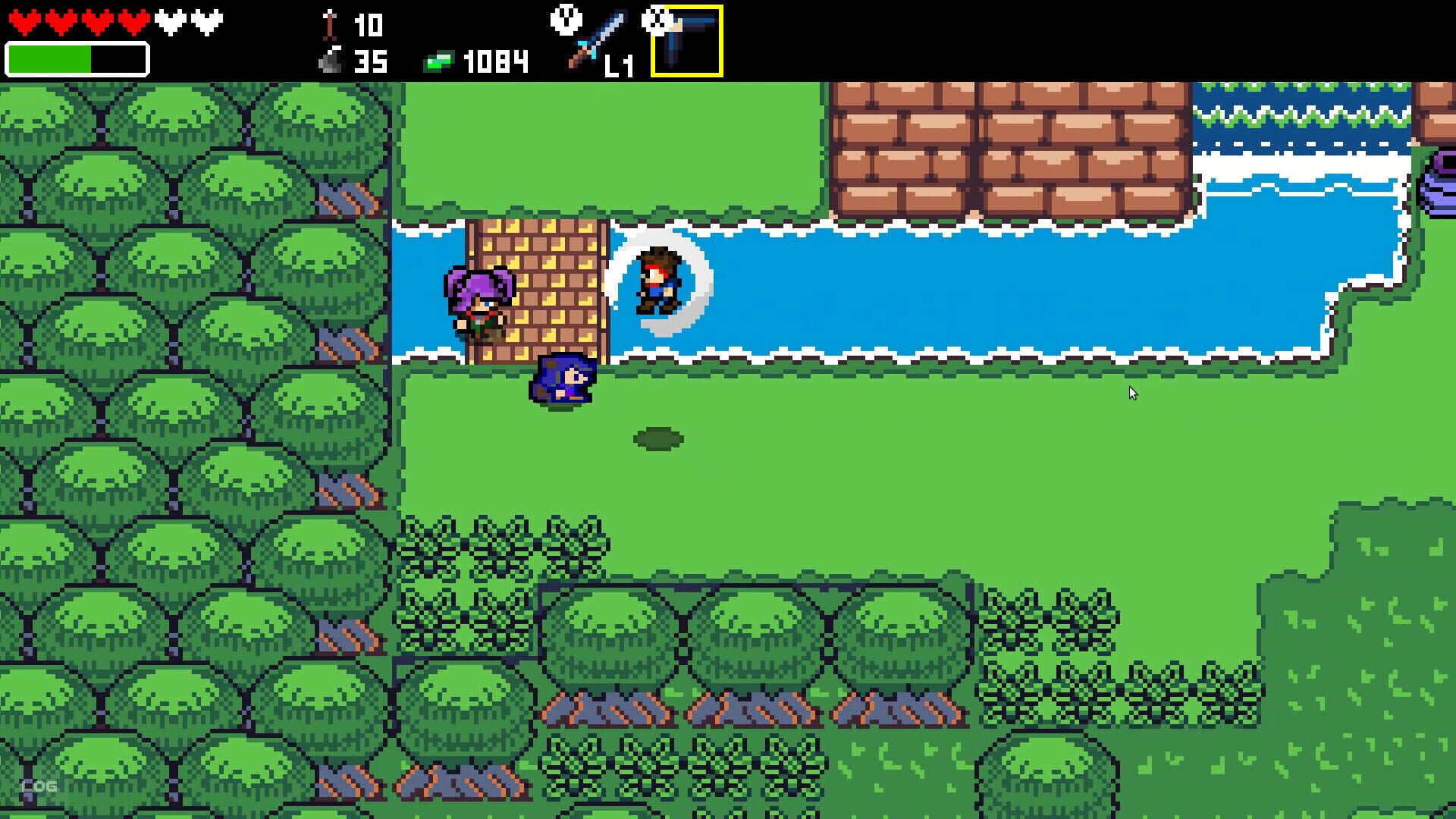Select the shovel icon with count 35
Screen dimensions: 1456x819
330,59
